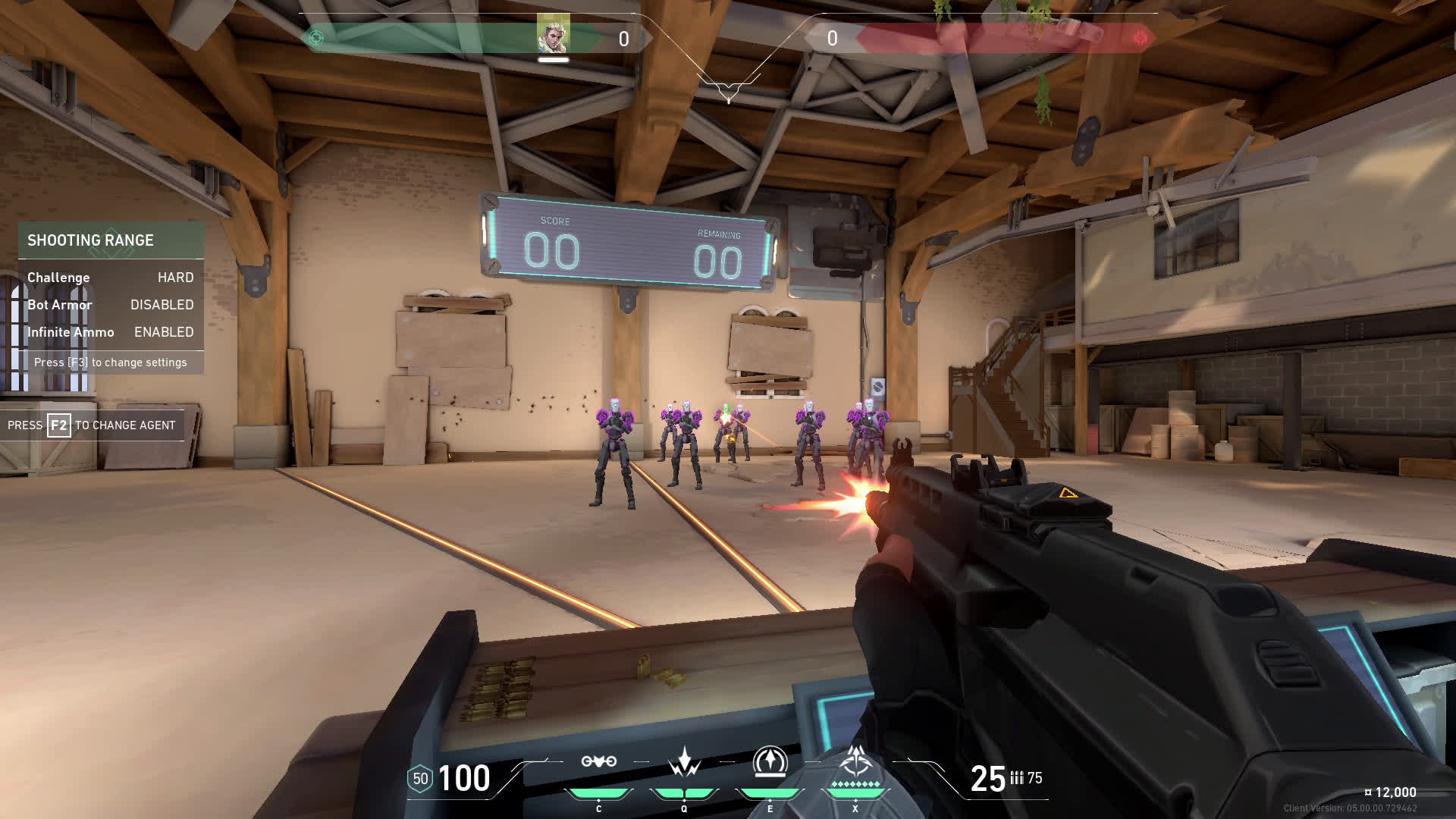Trigger the Hunter's Fury ultimate icon

[855, 761]
